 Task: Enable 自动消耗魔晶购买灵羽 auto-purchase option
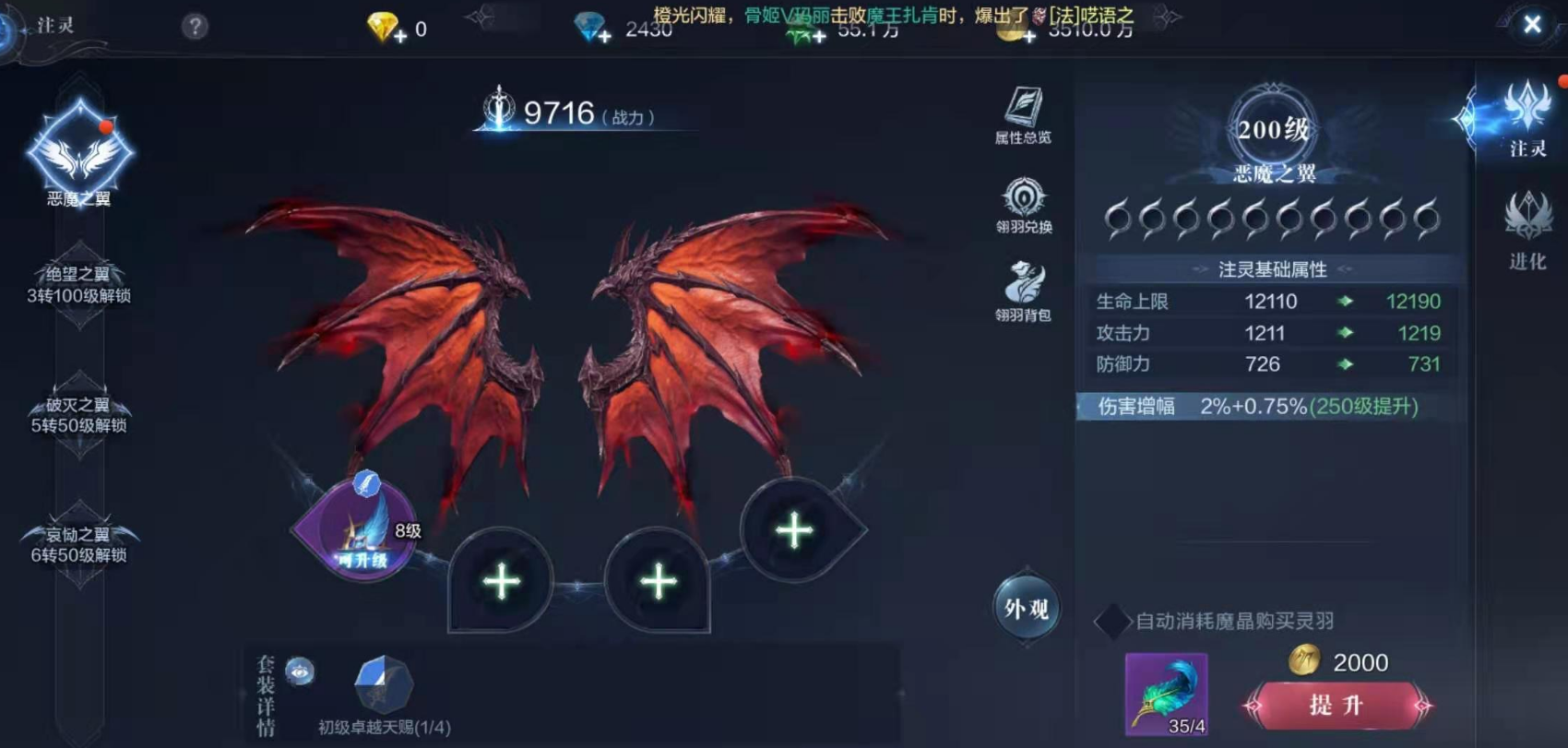point(1111,622)
